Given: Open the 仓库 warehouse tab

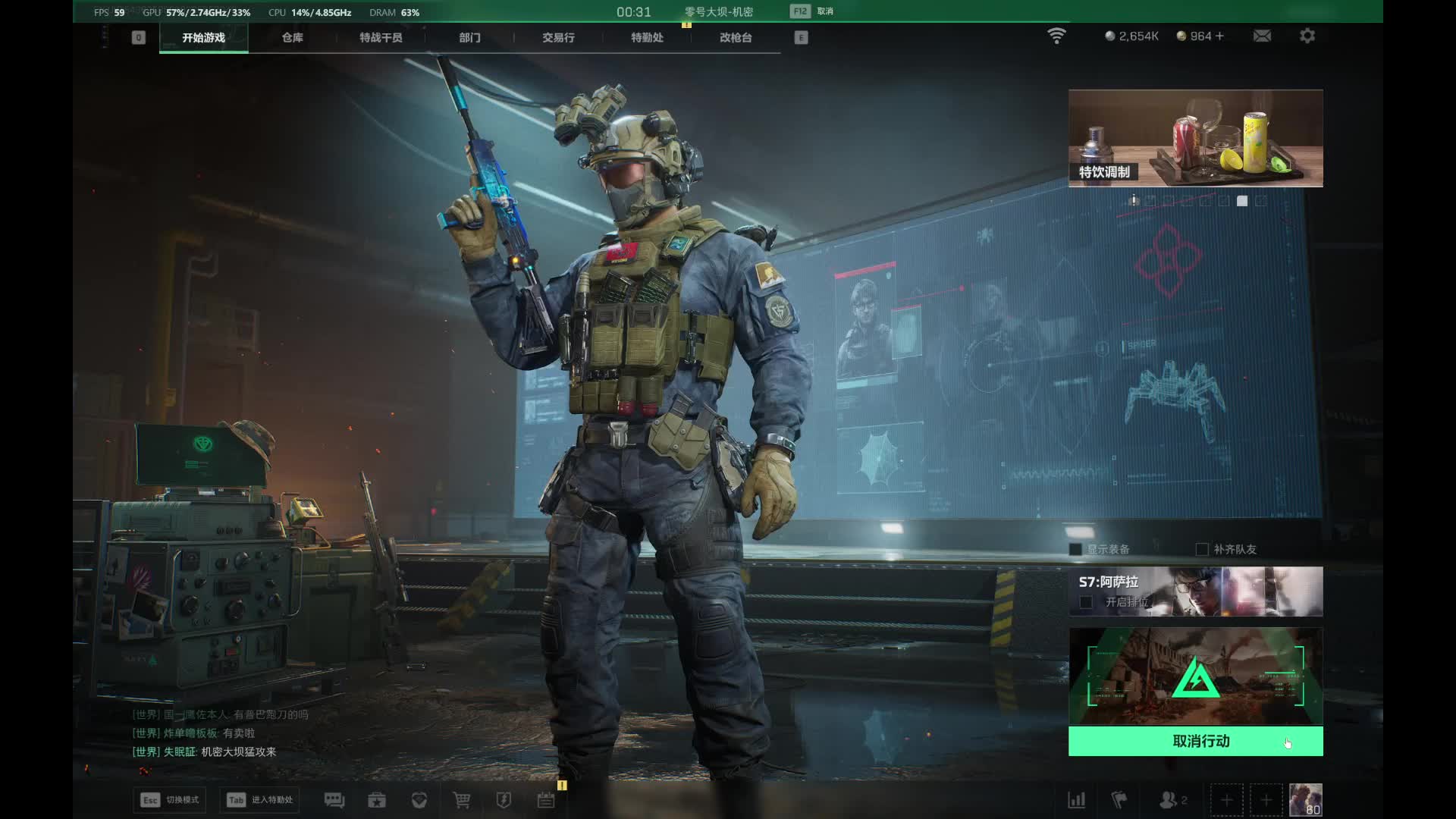Looking at the screenshot, I should click(x=292, y=37).
